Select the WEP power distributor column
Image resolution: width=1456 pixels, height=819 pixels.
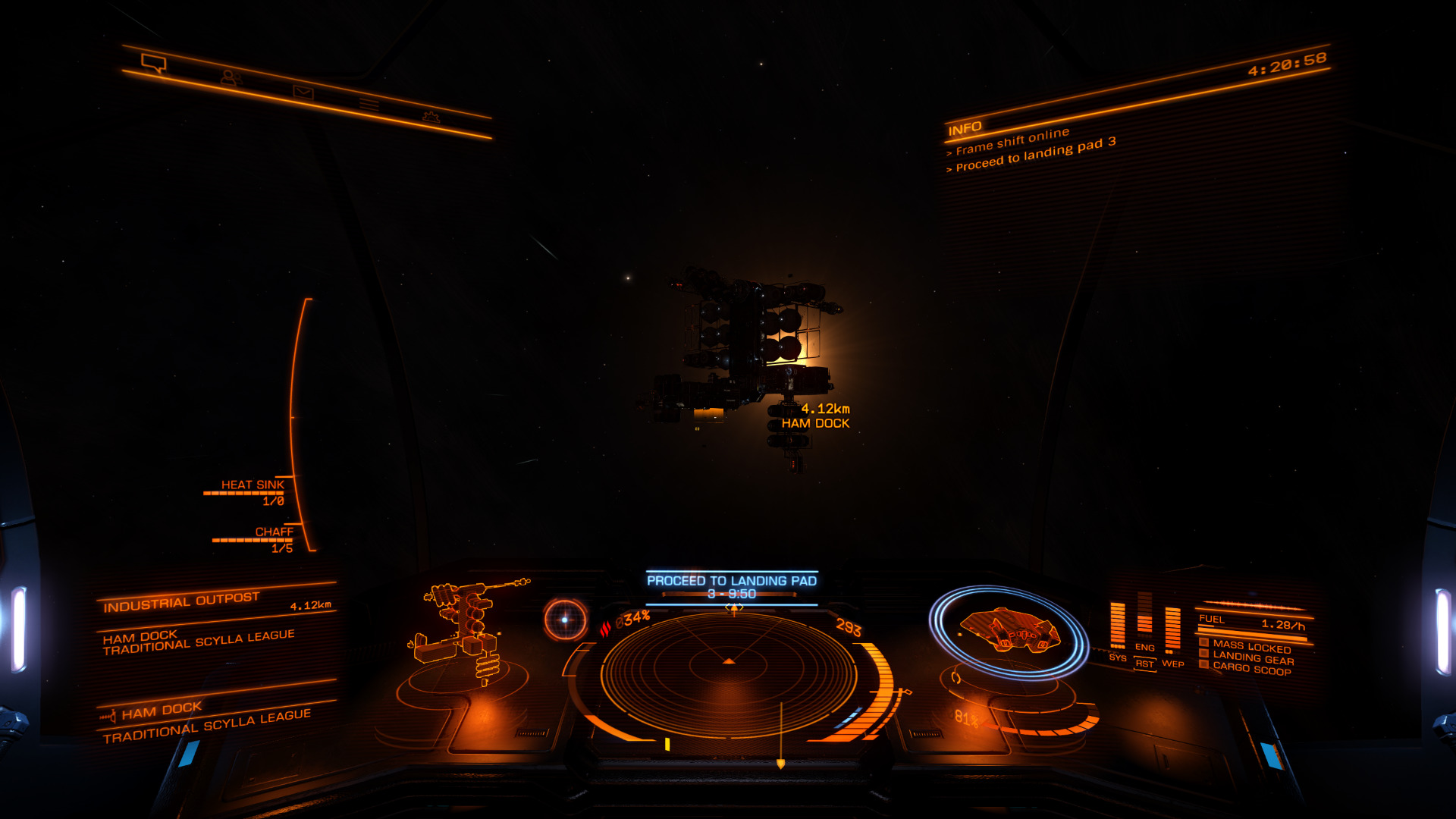tap(1172, 631)
